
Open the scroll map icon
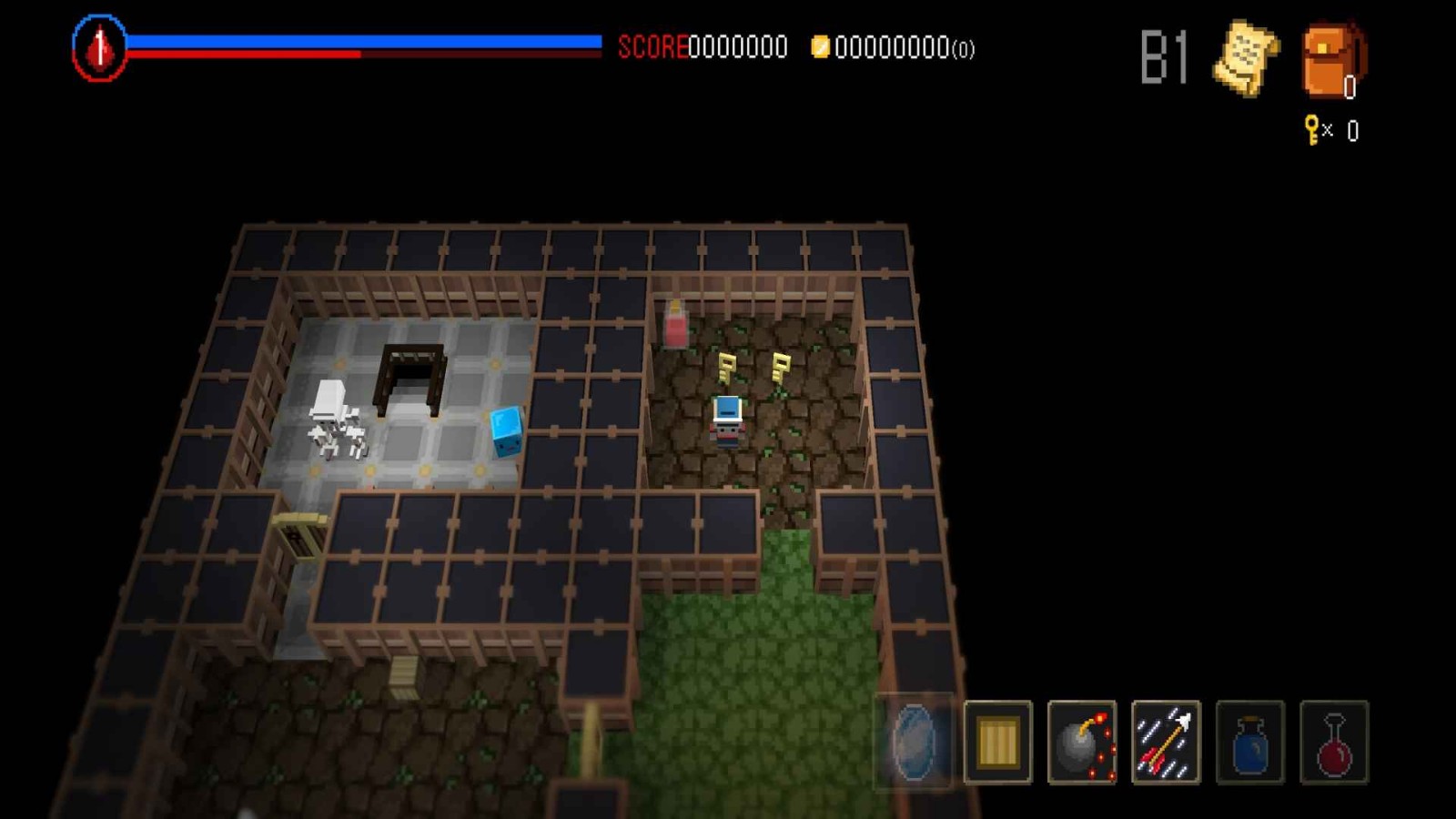[1245, 57]
